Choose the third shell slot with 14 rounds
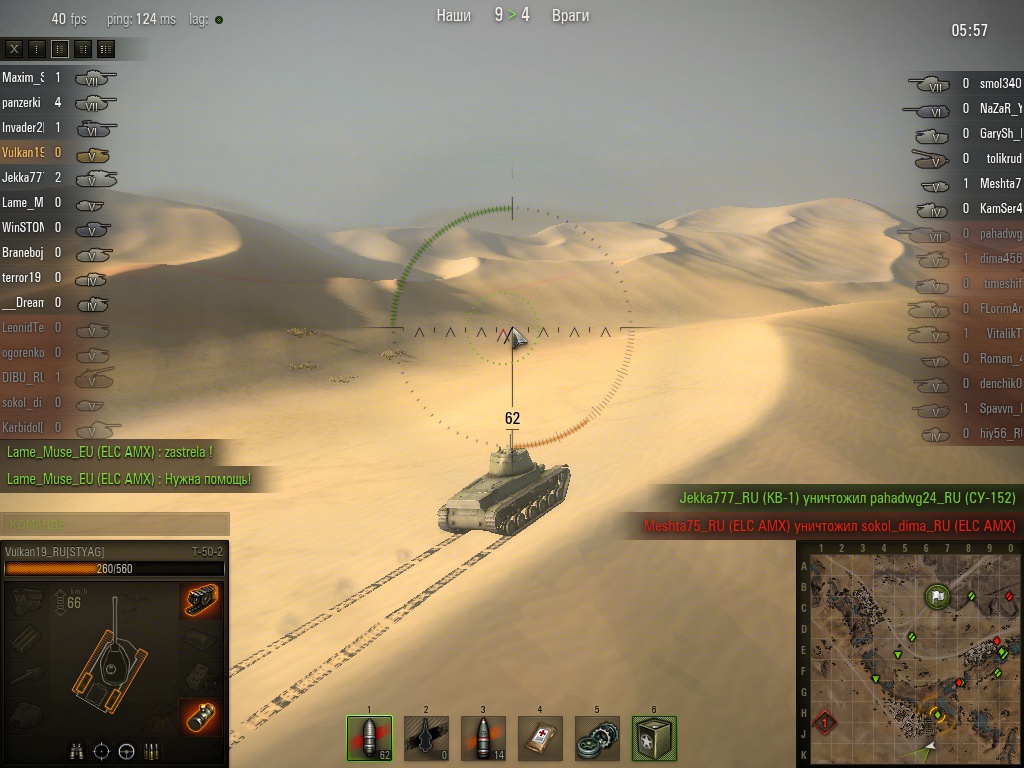This screenshot has height=768, width=1024. click(483, 738)
